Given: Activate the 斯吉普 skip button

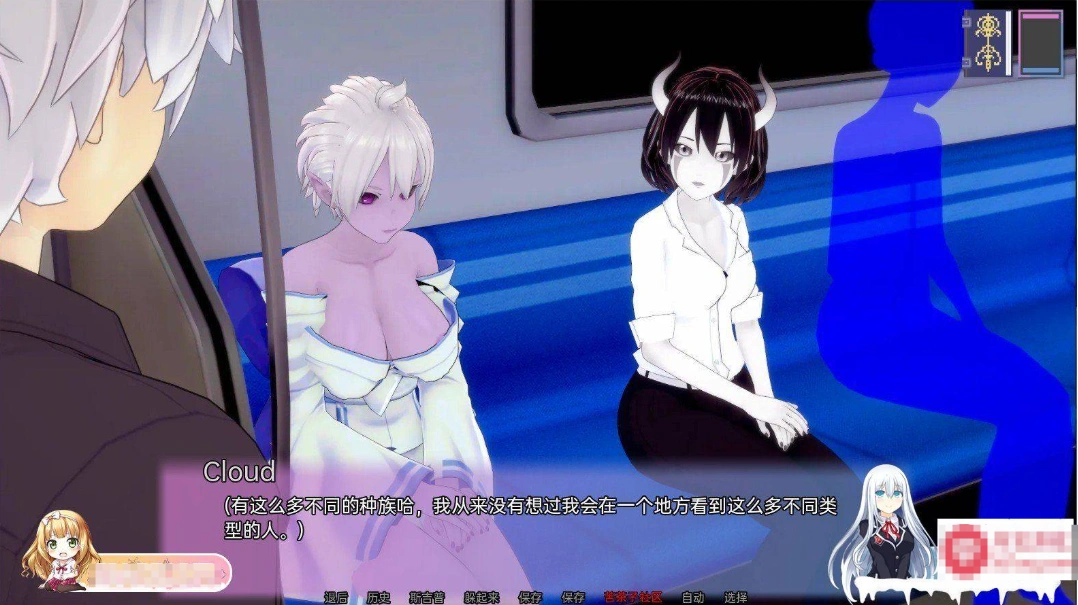Looking at the screenshot, I should tap(427, 597).
